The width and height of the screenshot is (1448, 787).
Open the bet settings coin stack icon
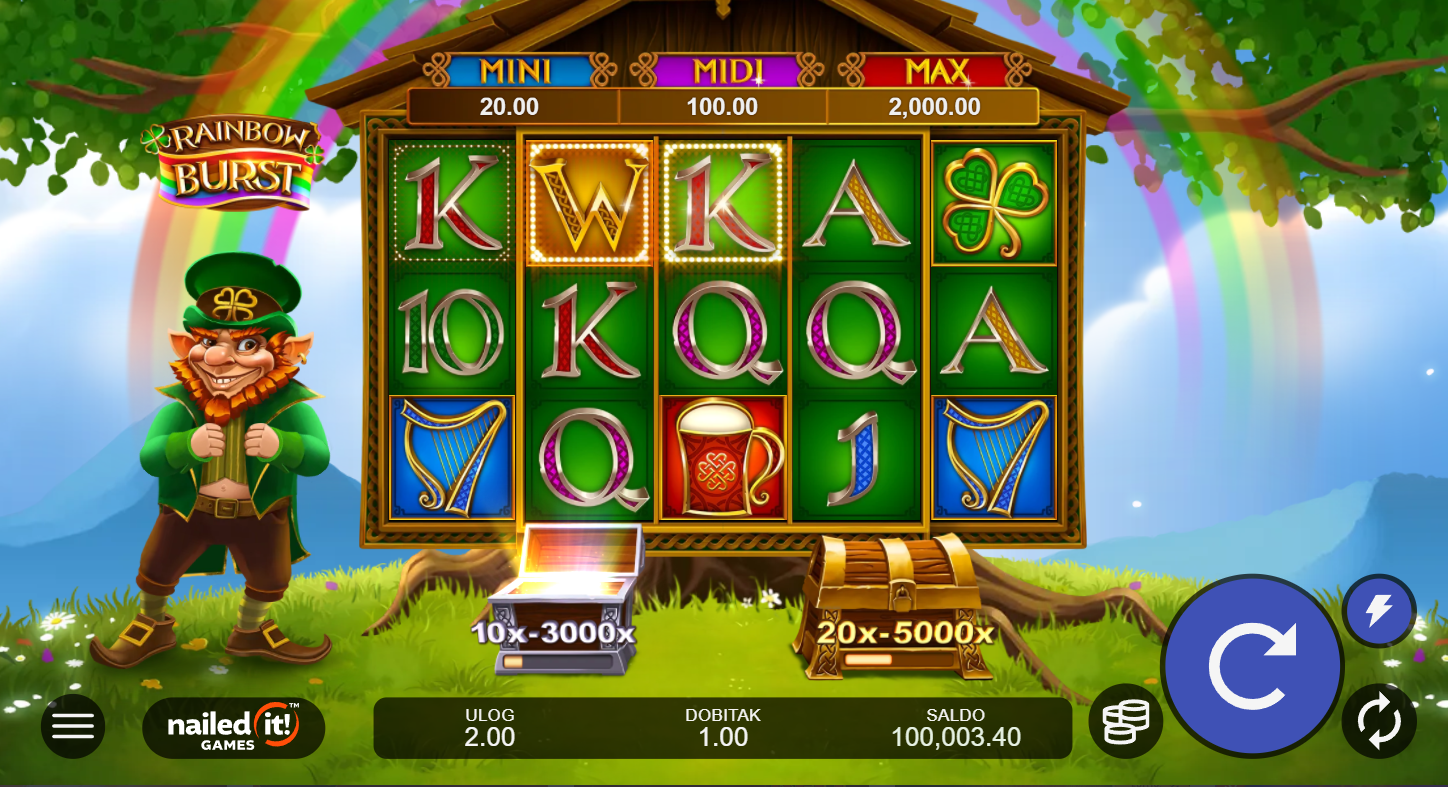point(1125,720)
